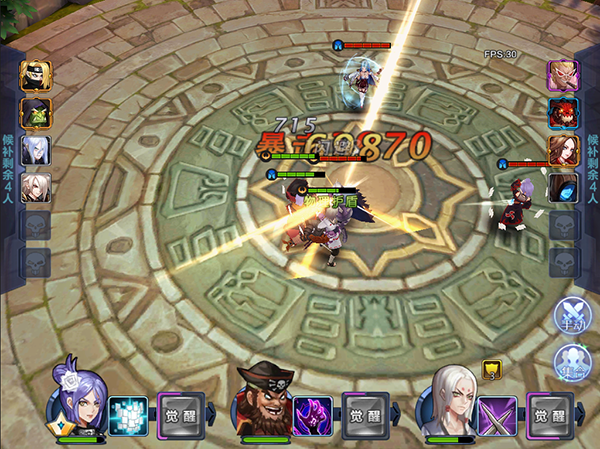600x449 pixels.
Task: Activate the purple shadow claw skill
Action: [312, 415]
